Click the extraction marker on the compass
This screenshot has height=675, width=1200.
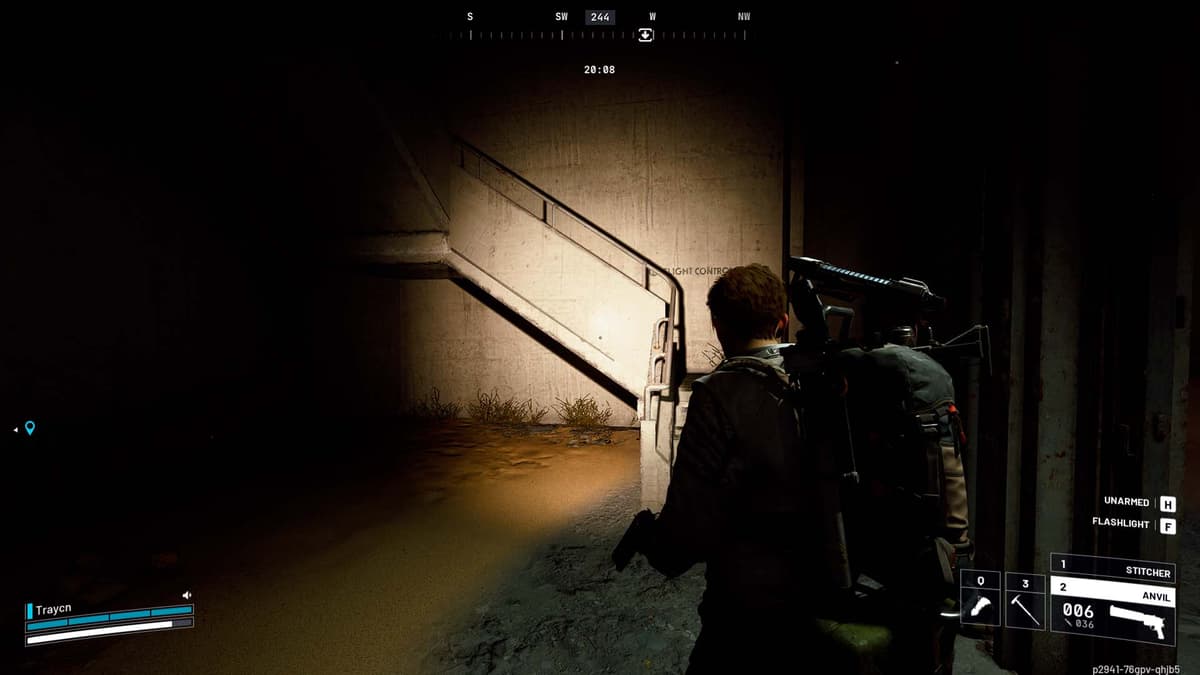[x=646, y=34]
